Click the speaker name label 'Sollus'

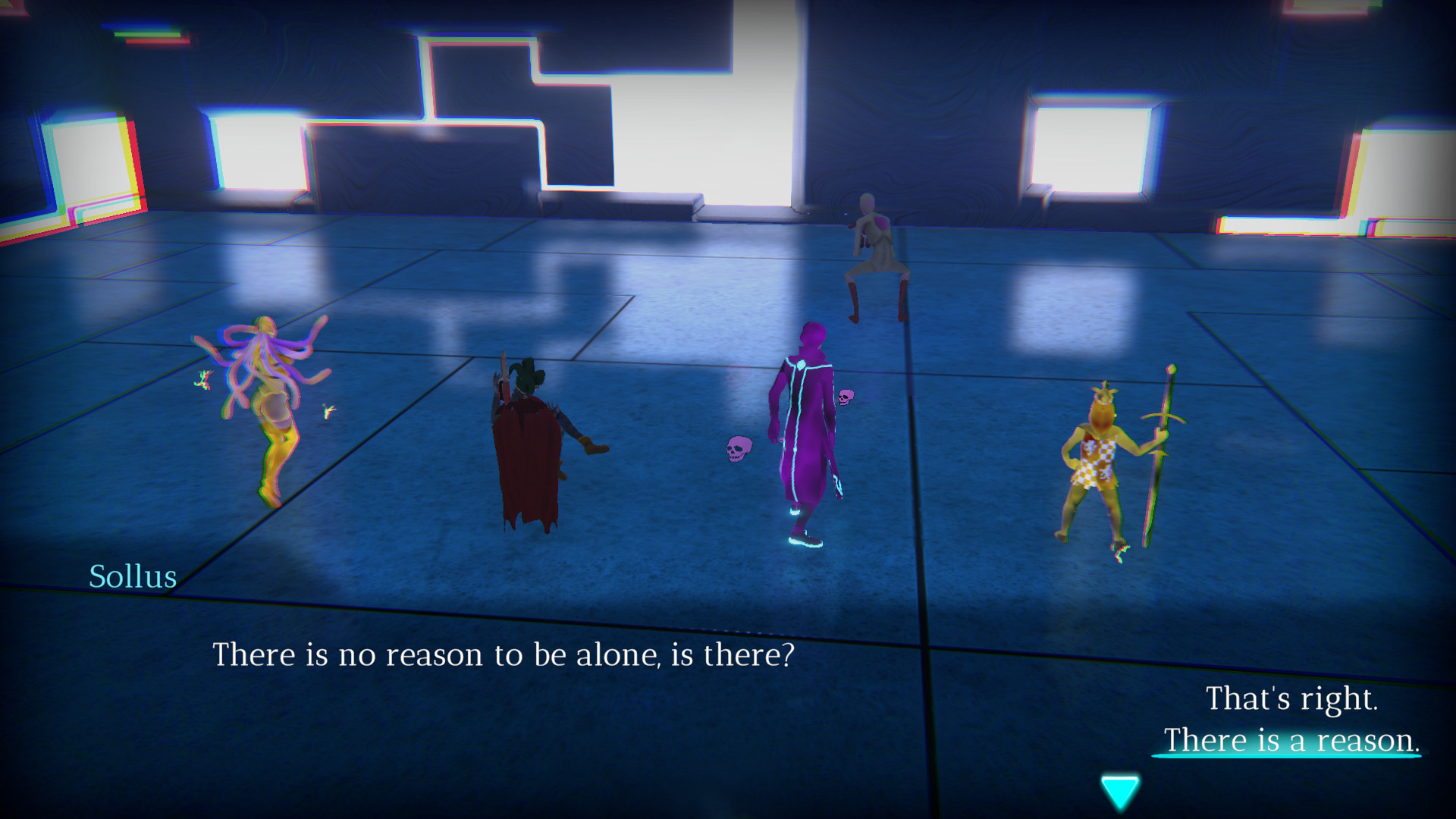point(133,577)
